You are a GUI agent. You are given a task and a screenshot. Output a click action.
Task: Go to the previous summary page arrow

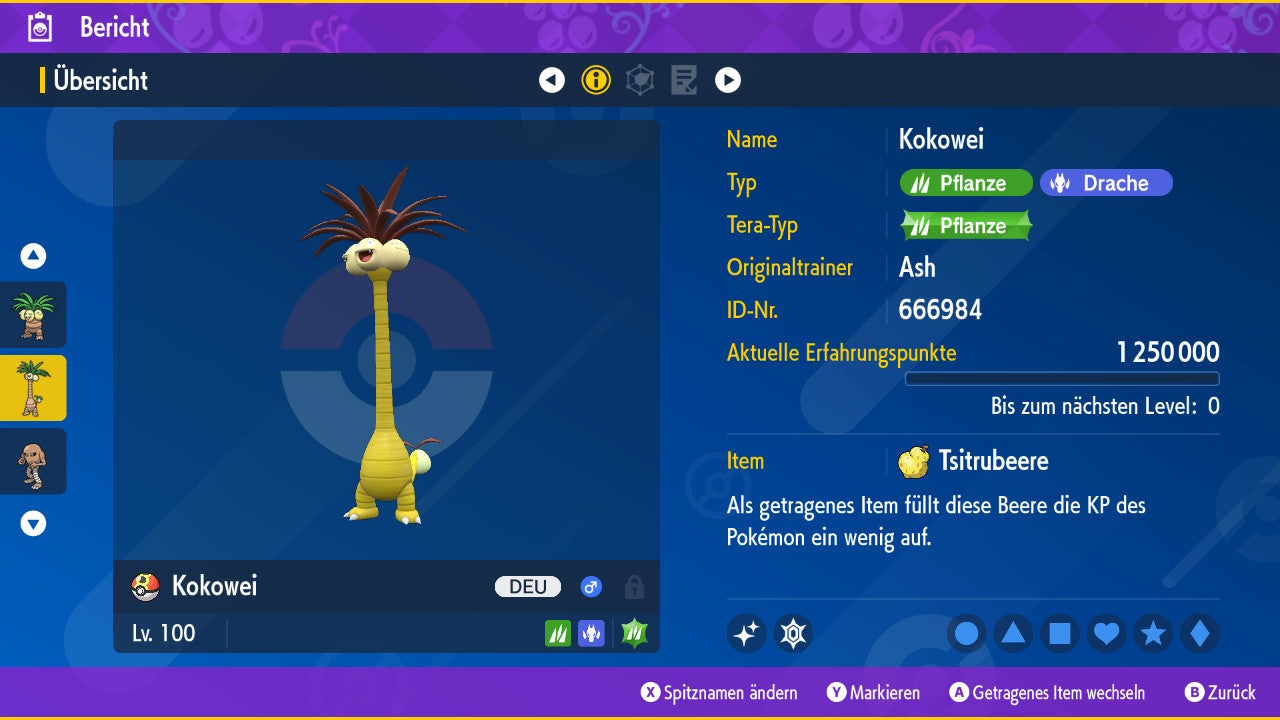coord(552,80)
